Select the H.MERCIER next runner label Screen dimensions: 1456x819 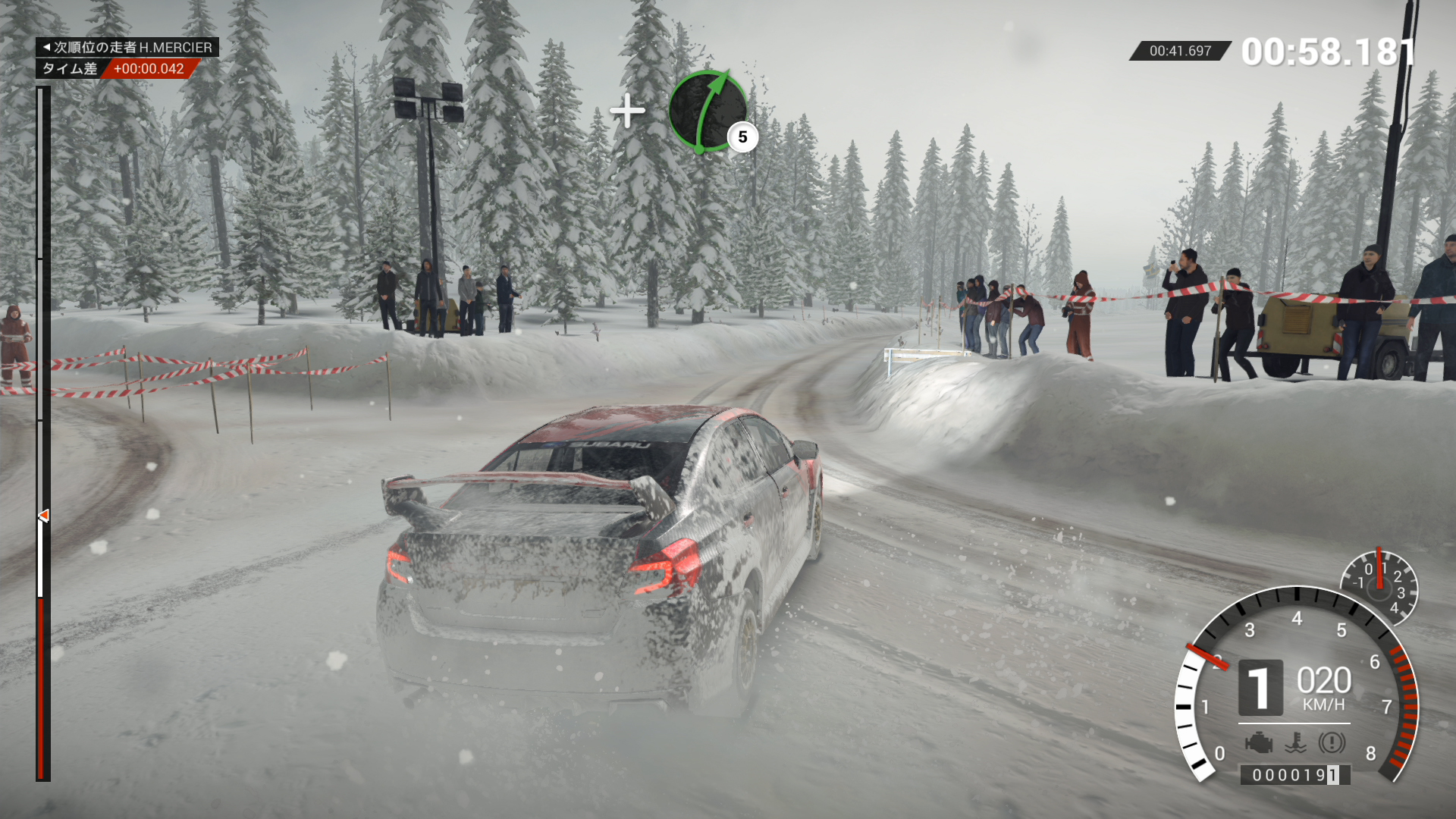tap(127, 47)
